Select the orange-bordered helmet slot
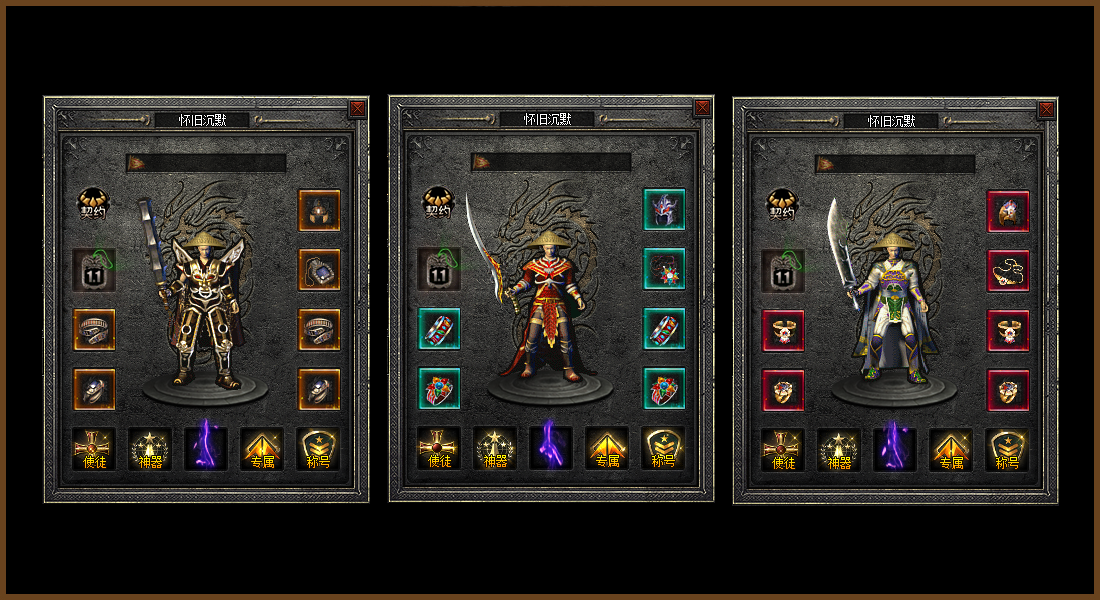Screen dimensions: 1100x600 click(x=319, y=211)
